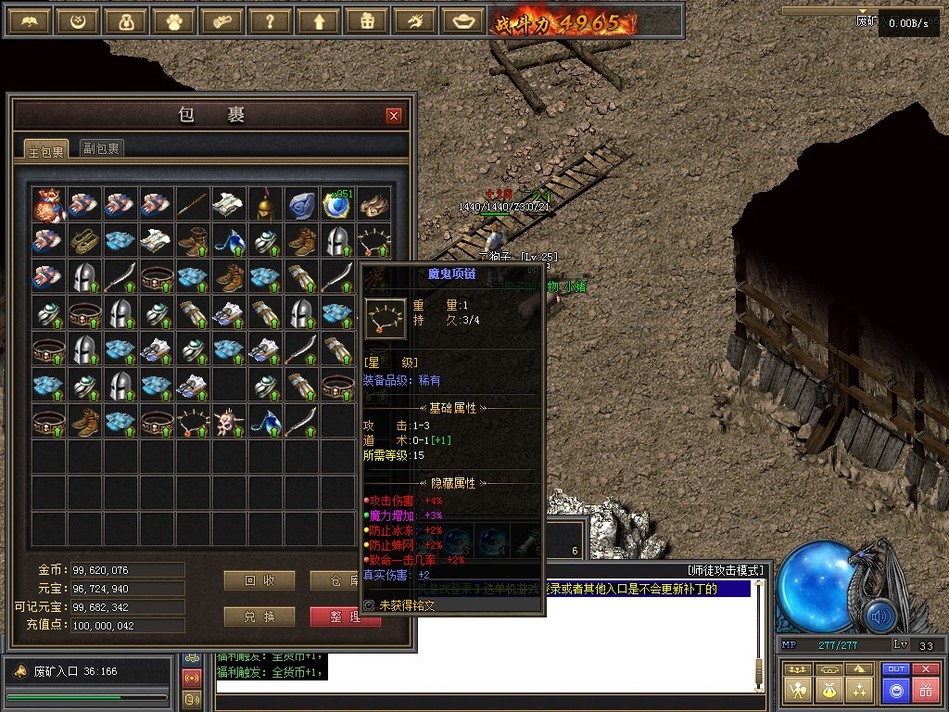Click the 兑换 exchange button

[259, 617]
